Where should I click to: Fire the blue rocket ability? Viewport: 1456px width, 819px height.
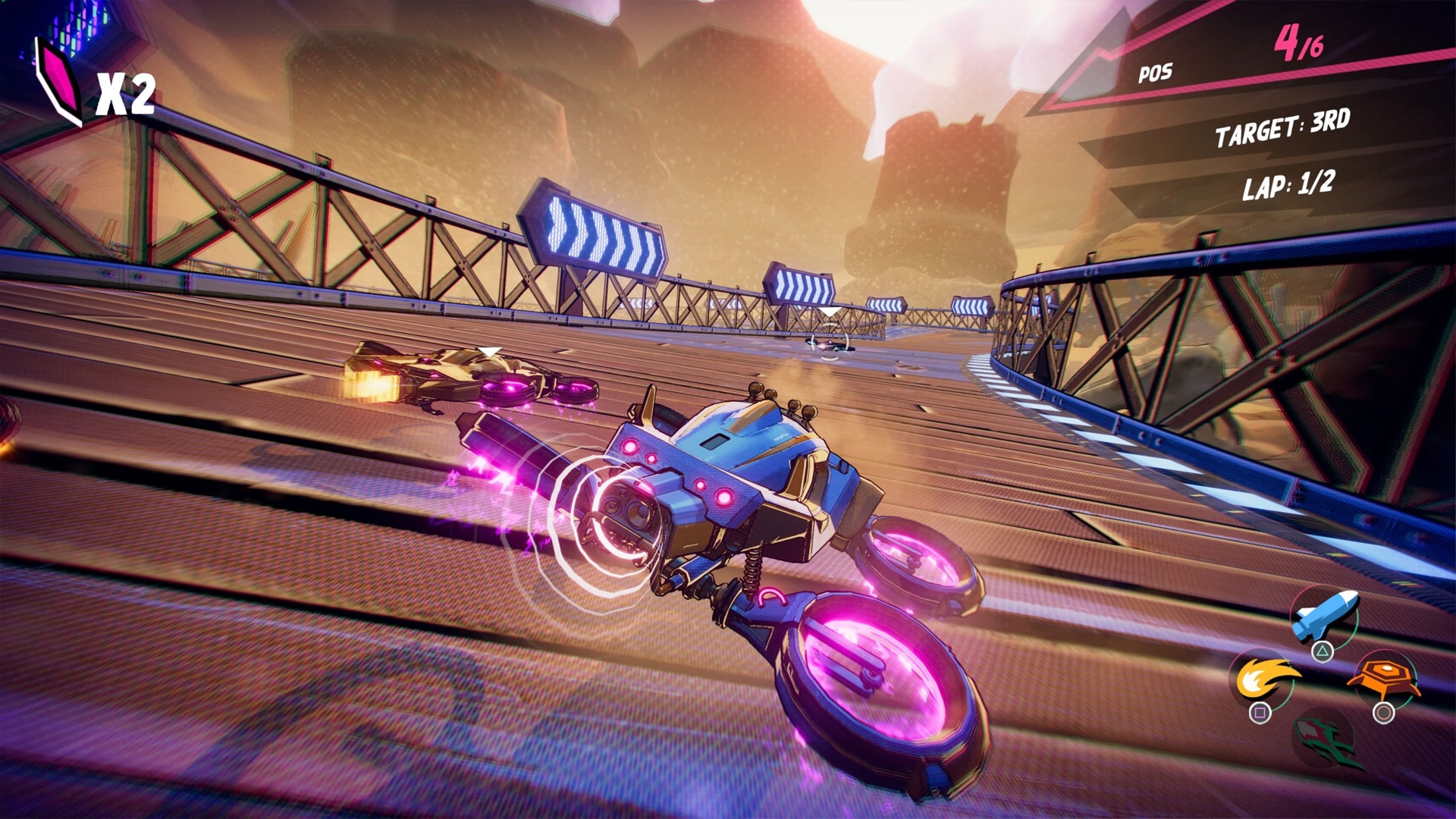[1323, 616]
